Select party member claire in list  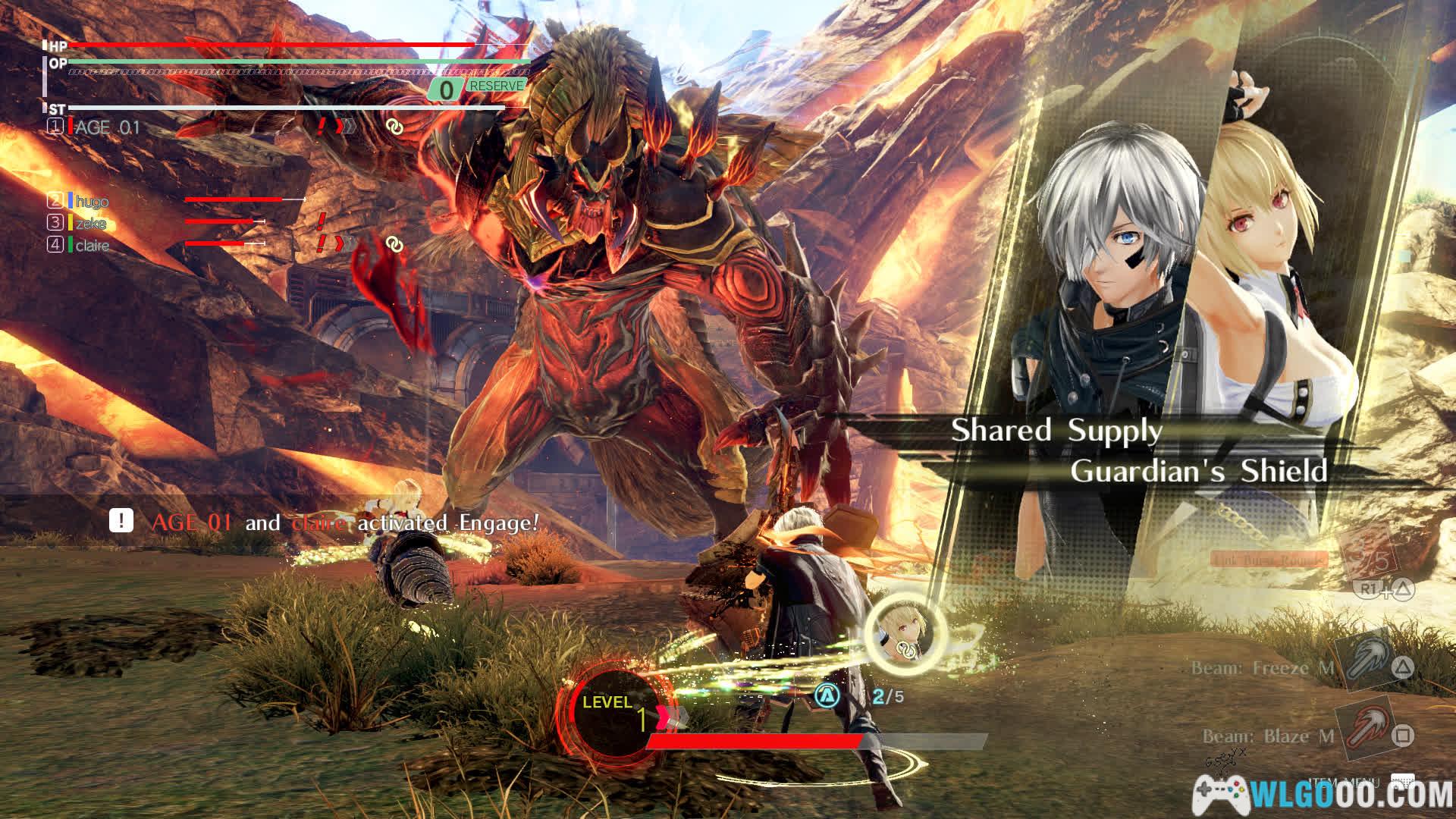pyautogui.click(x=92, y=246)
